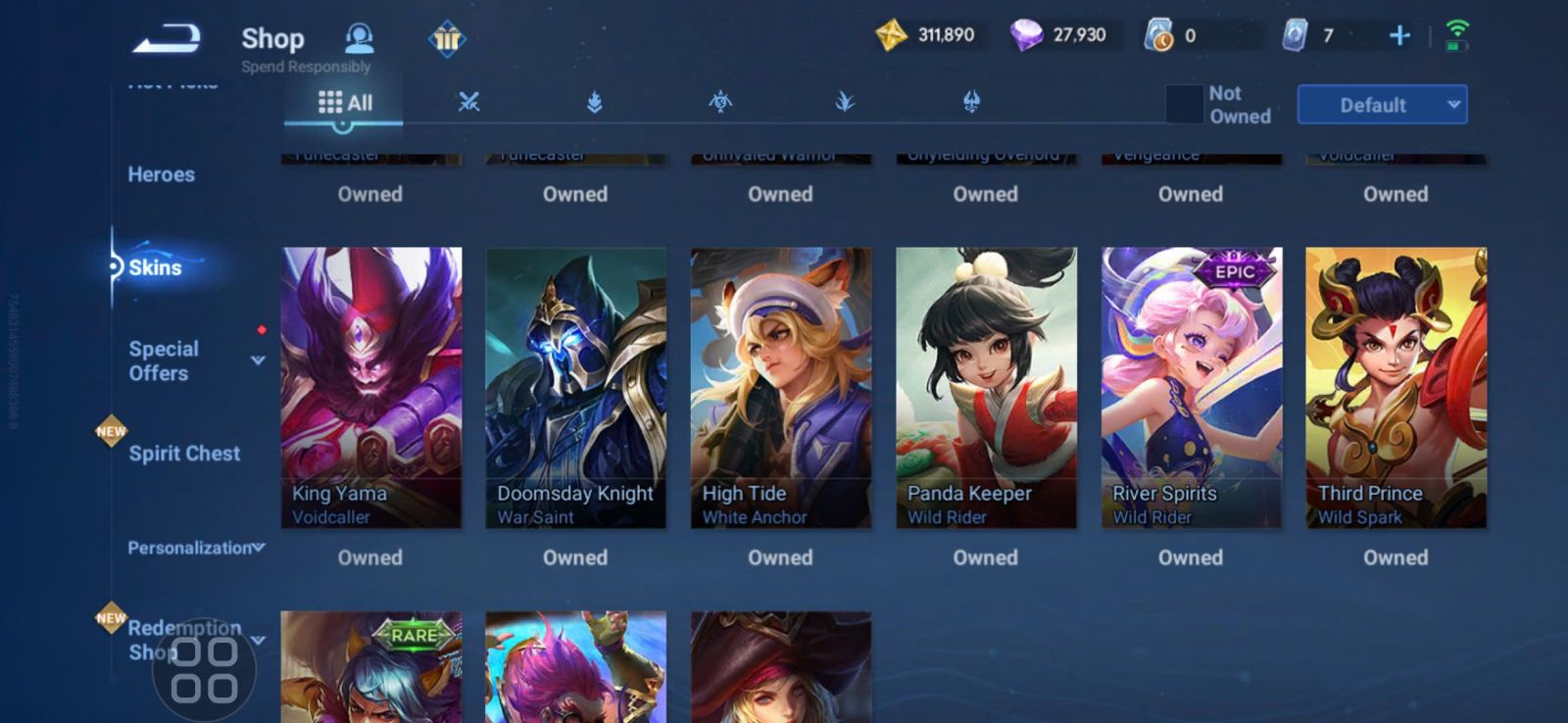The height and width of the screenshot is (723, 1568).
Task: Add more tickets with the plus button
Action: point(1399,36)
